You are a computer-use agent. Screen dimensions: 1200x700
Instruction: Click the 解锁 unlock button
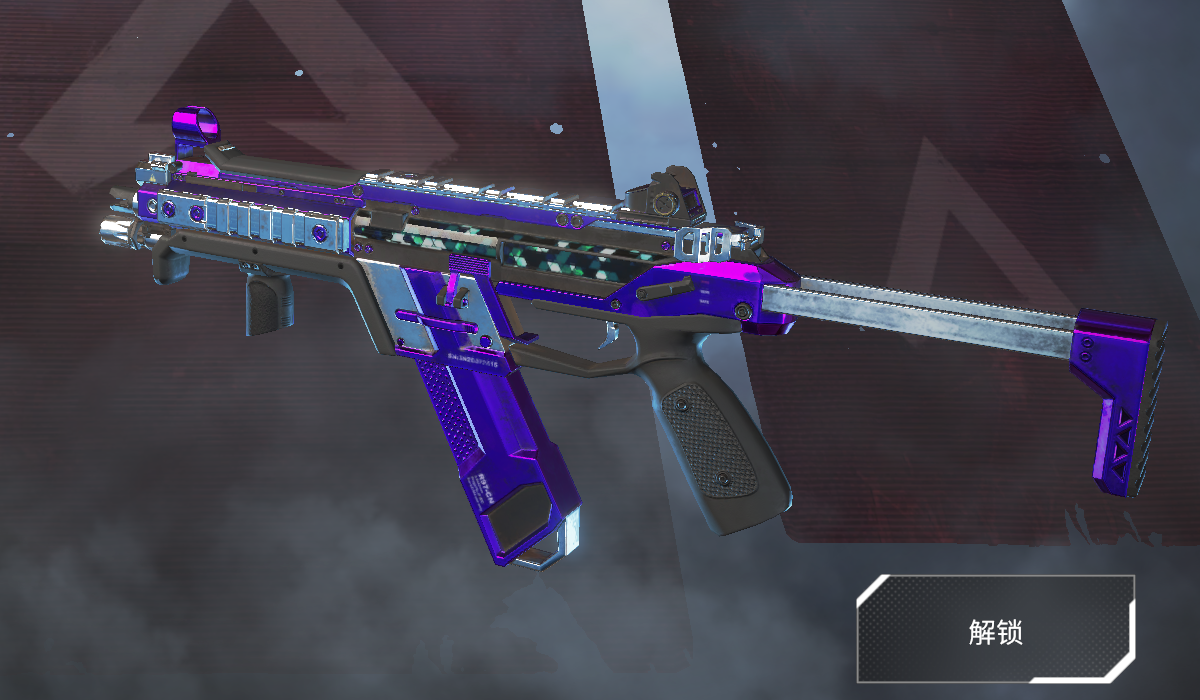(x=995, y=629)
